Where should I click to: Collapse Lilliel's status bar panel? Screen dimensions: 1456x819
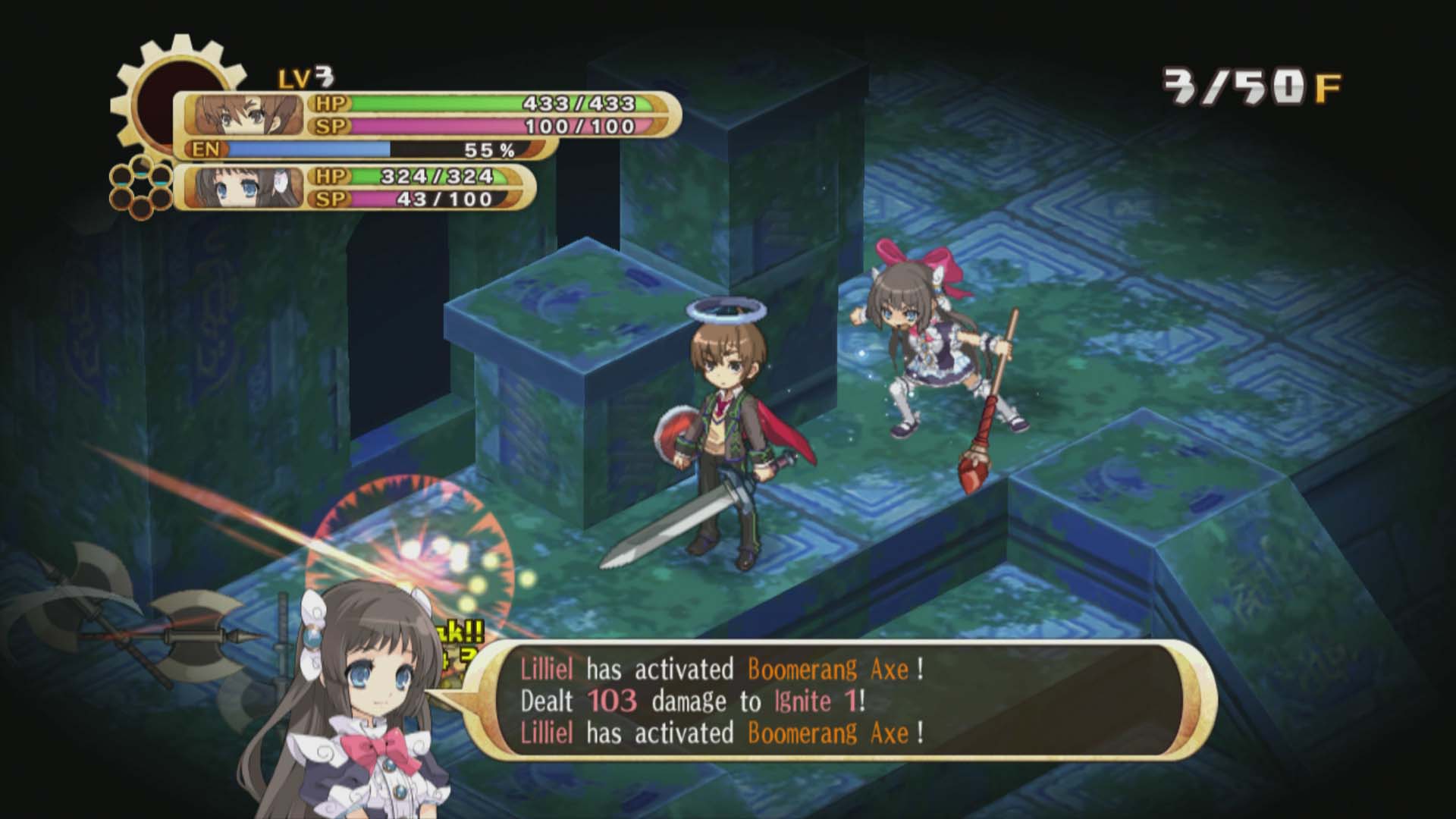tap(356, 190)
